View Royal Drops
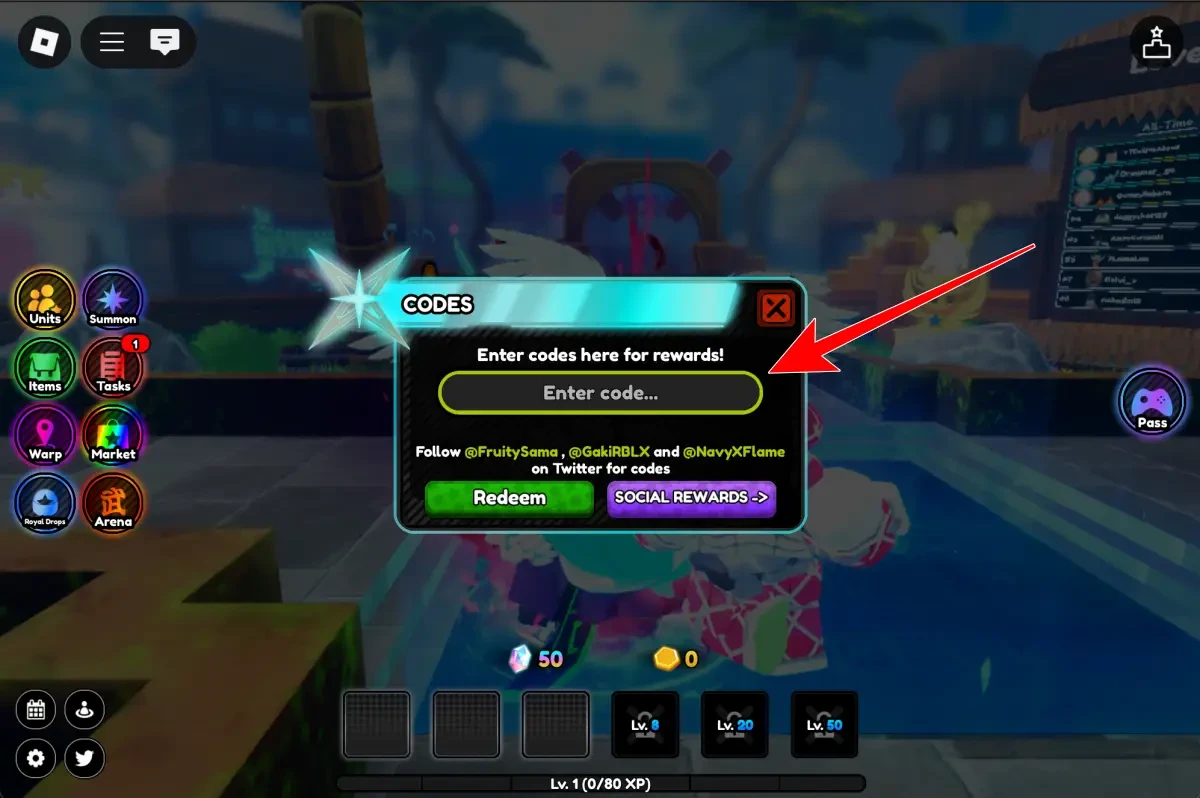 pyautogui.click(x=45, y=504)
